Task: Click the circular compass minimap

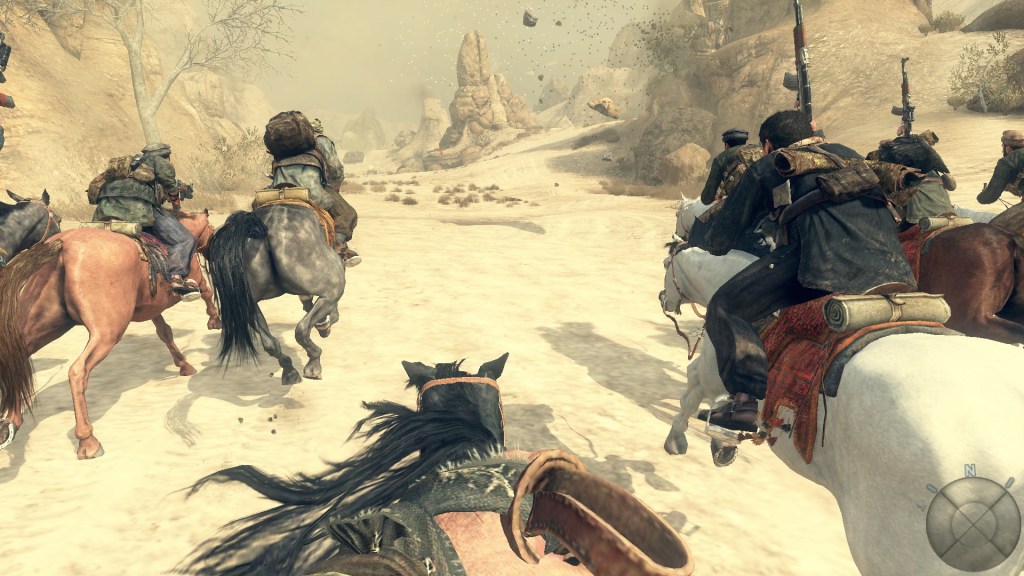Action: (972, 523)
